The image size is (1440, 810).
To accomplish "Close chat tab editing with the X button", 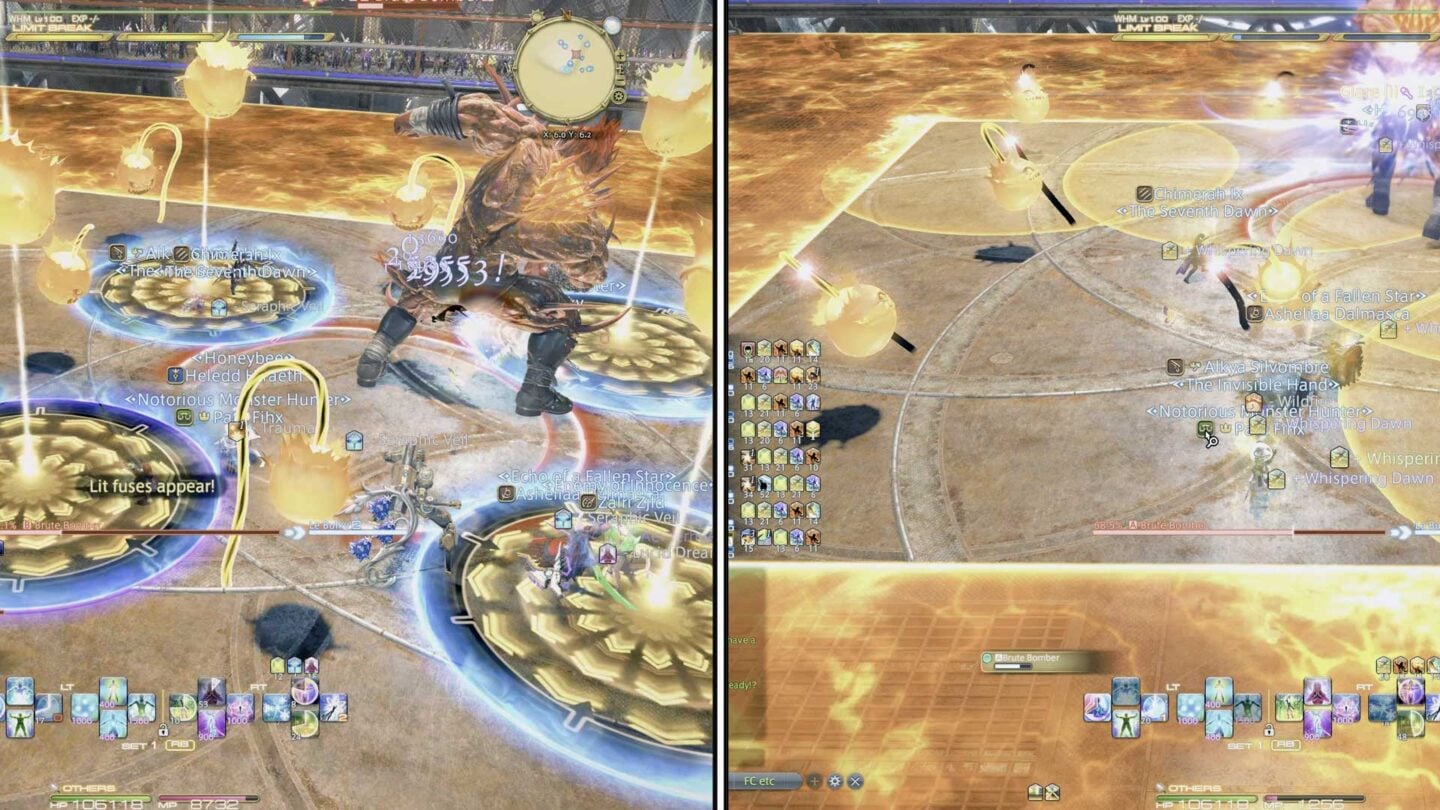I will click(855, 781).
